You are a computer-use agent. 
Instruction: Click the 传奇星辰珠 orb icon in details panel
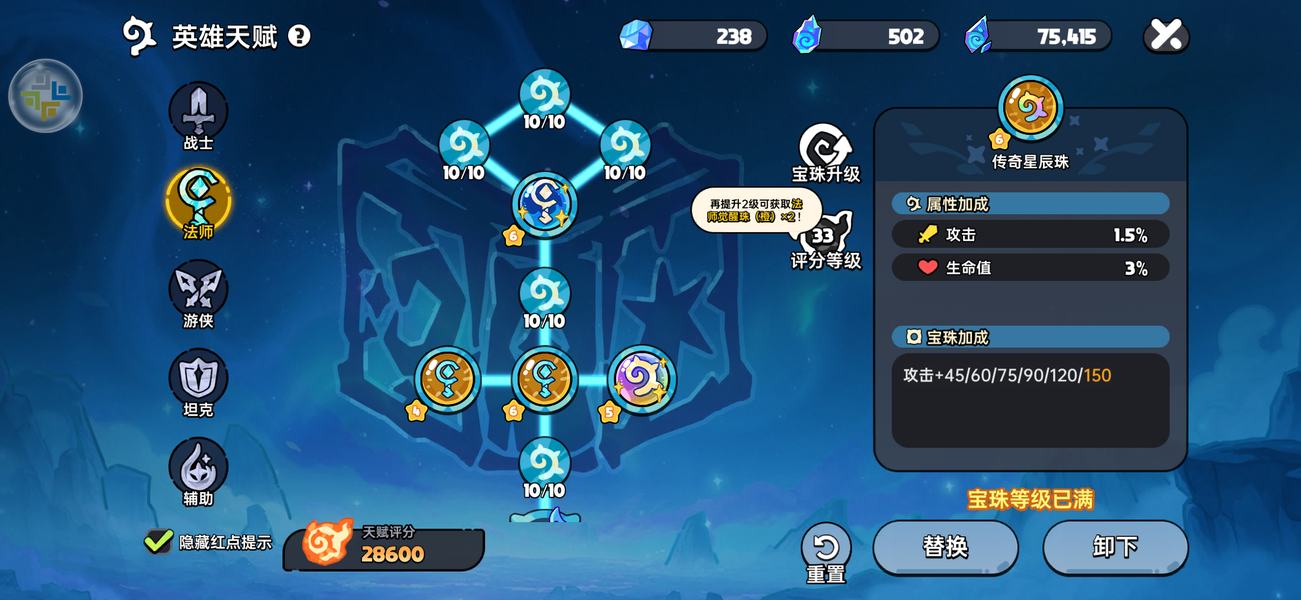[1030, 107]
